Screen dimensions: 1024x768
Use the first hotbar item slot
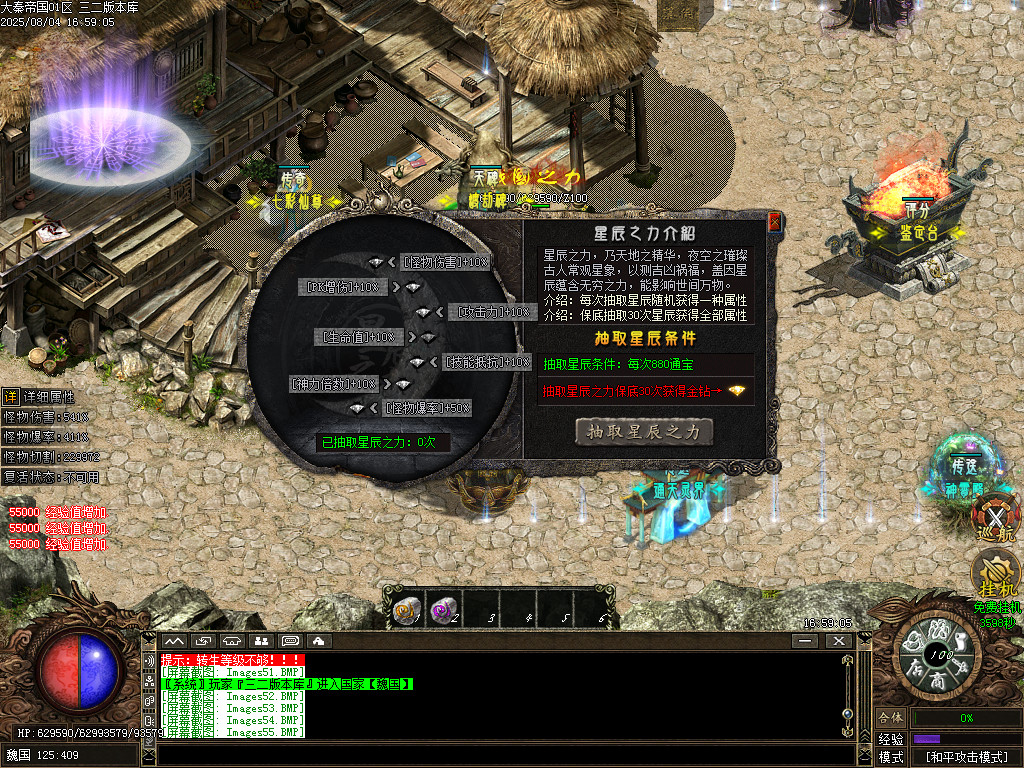pyautogui.click(x=406, y=610)
